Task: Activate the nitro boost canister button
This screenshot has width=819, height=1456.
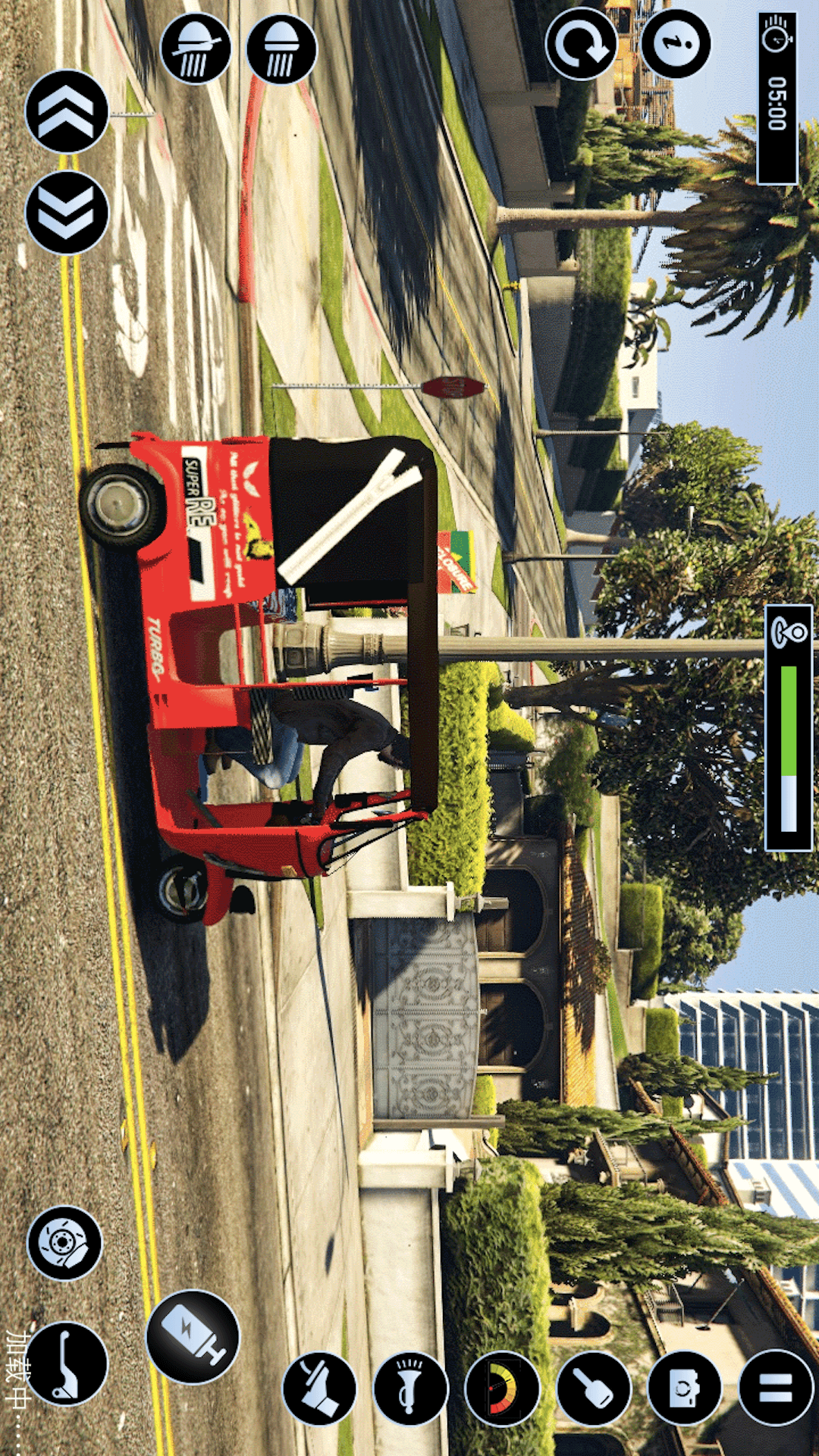Action: pos(193,1336)
